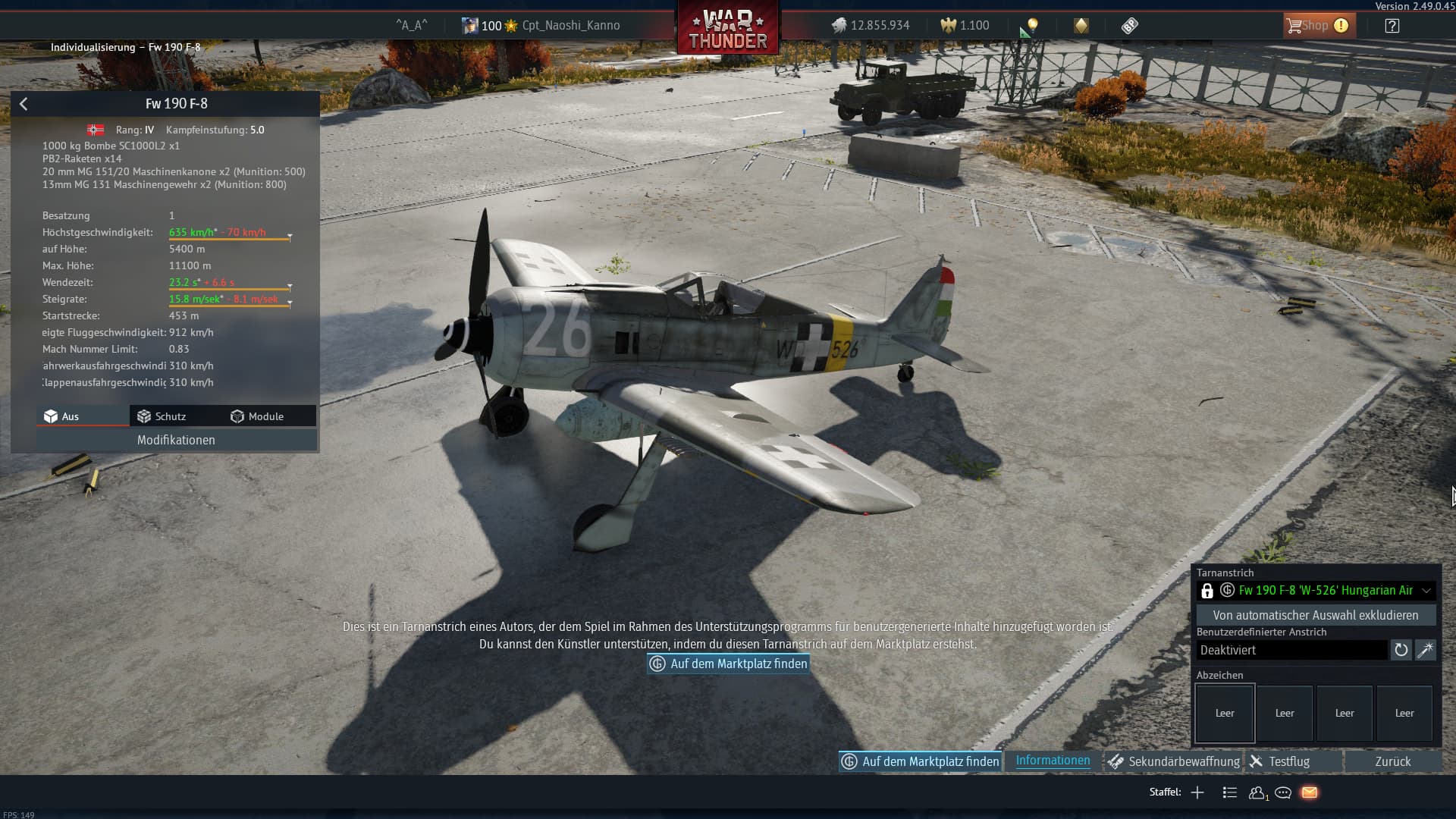Click the Zurück button
1456x819 pixels.
click(x=1392, y=761)
